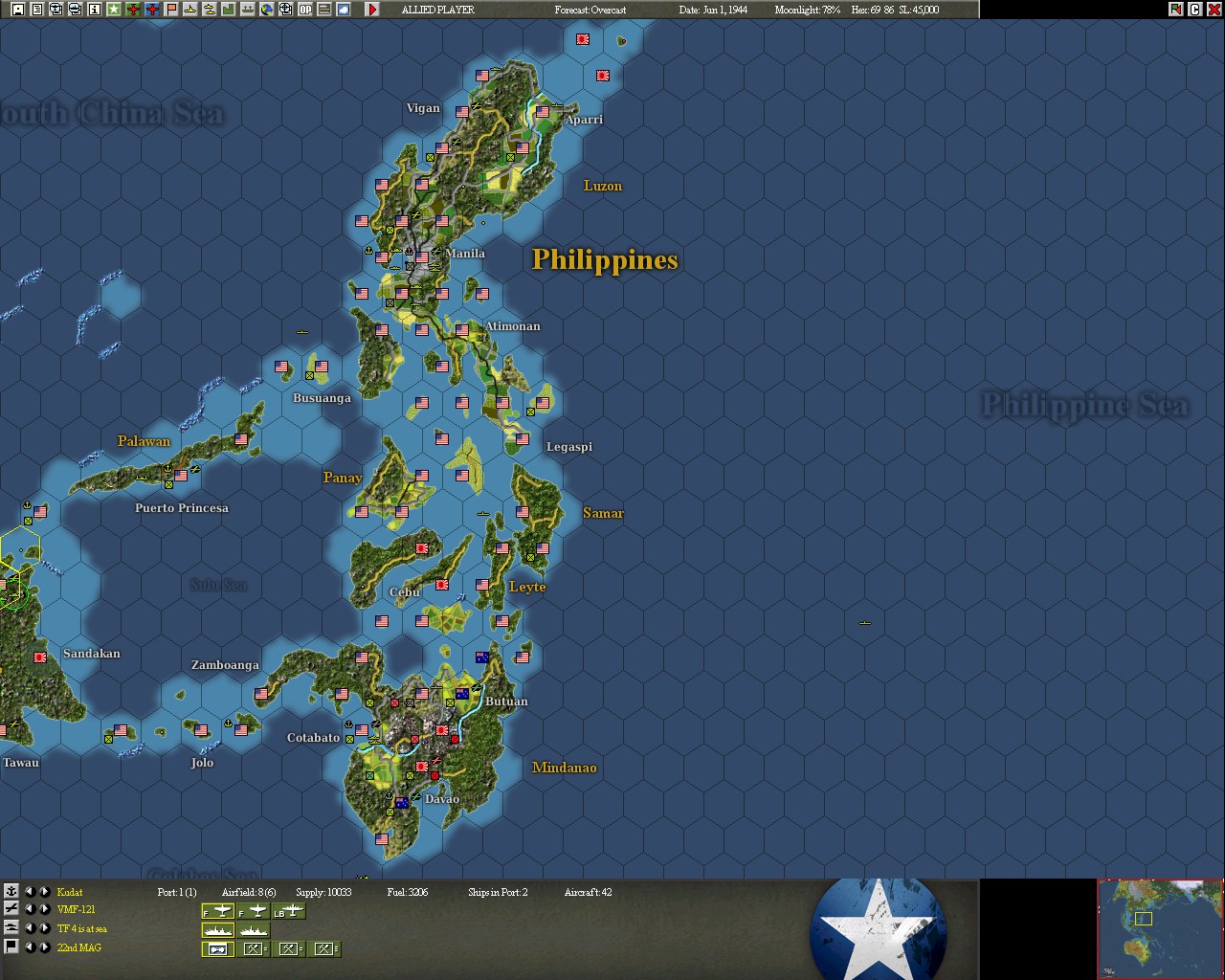Screen dimensions: 1225x980
Task: Select the air operations plane icon in toolbar
Action: pyautogui.click(x=133, y=11)
